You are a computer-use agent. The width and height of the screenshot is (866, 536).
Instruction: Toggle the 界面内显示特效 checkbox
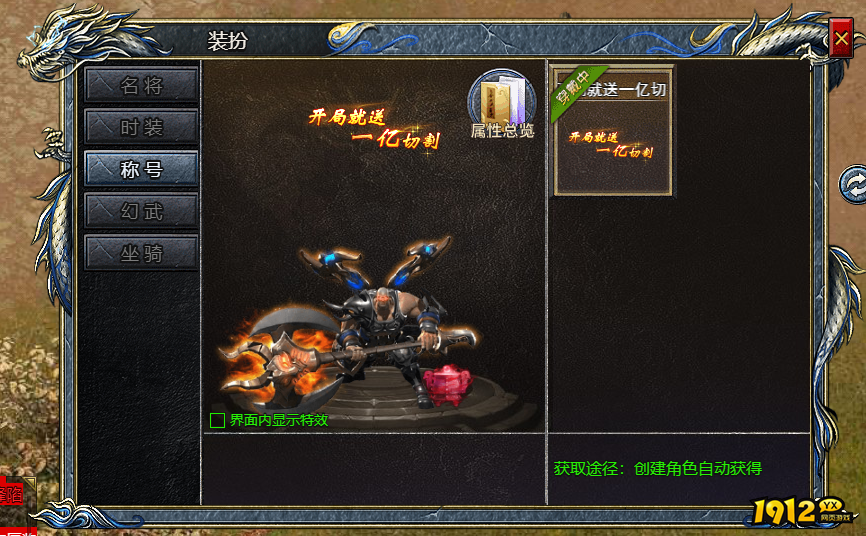point(217,420)
